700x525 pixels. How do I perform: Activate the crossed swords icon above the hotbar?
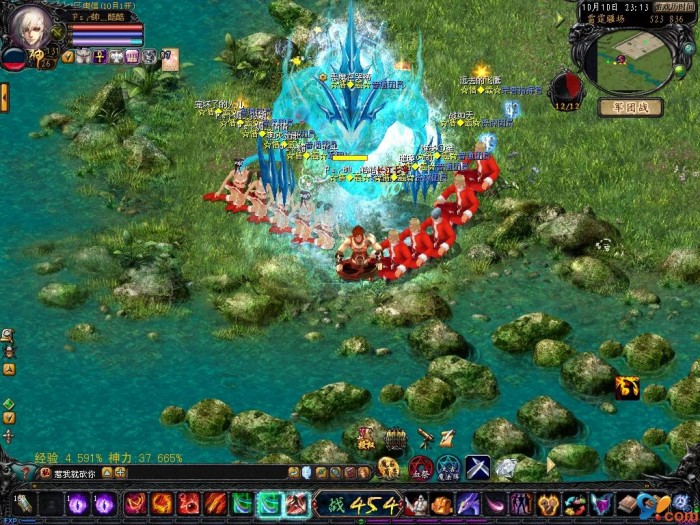pos(478,466)
